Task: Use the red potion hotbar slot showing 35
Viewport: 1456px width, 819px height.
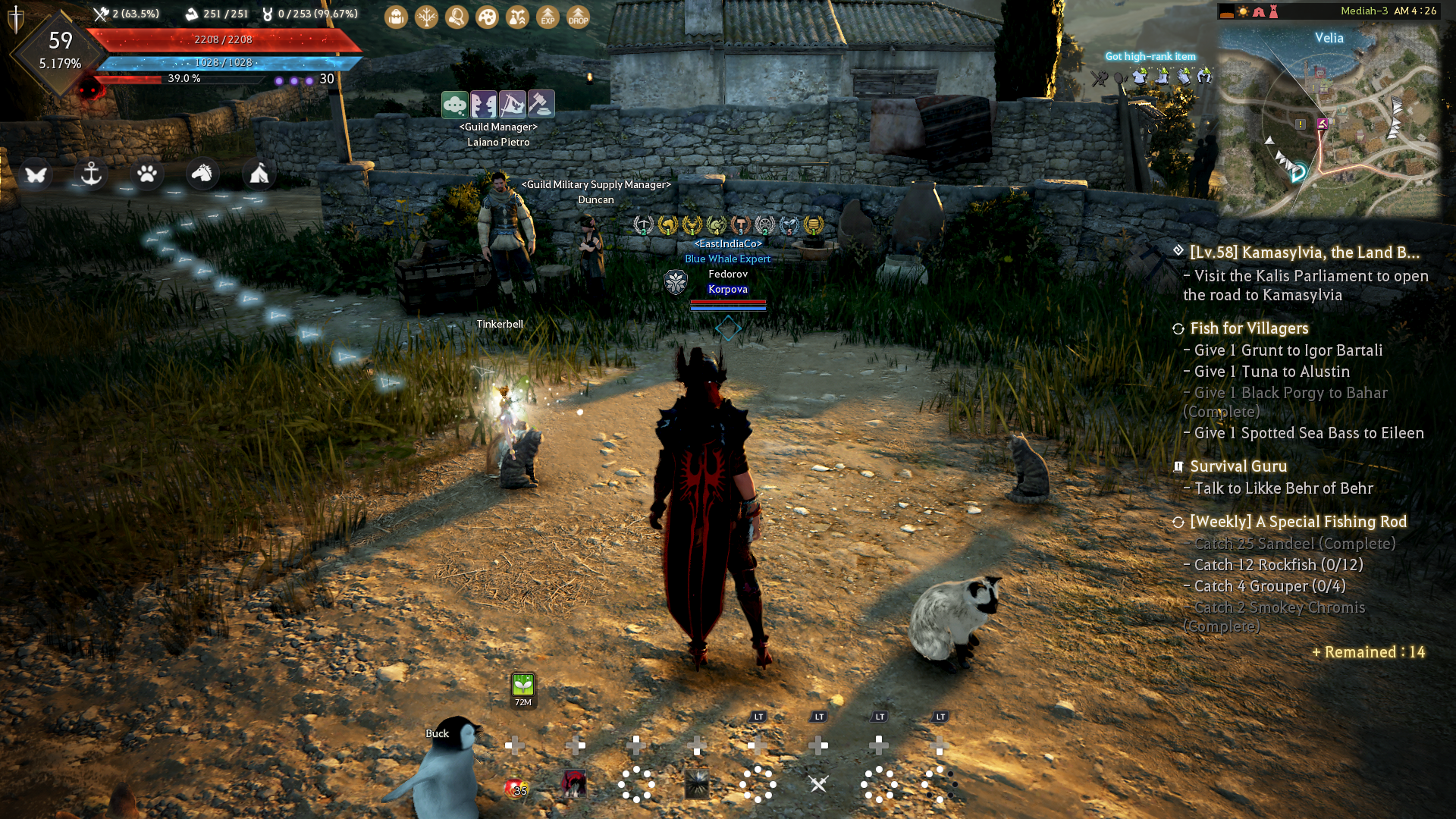Action: [x=516, y=787]
